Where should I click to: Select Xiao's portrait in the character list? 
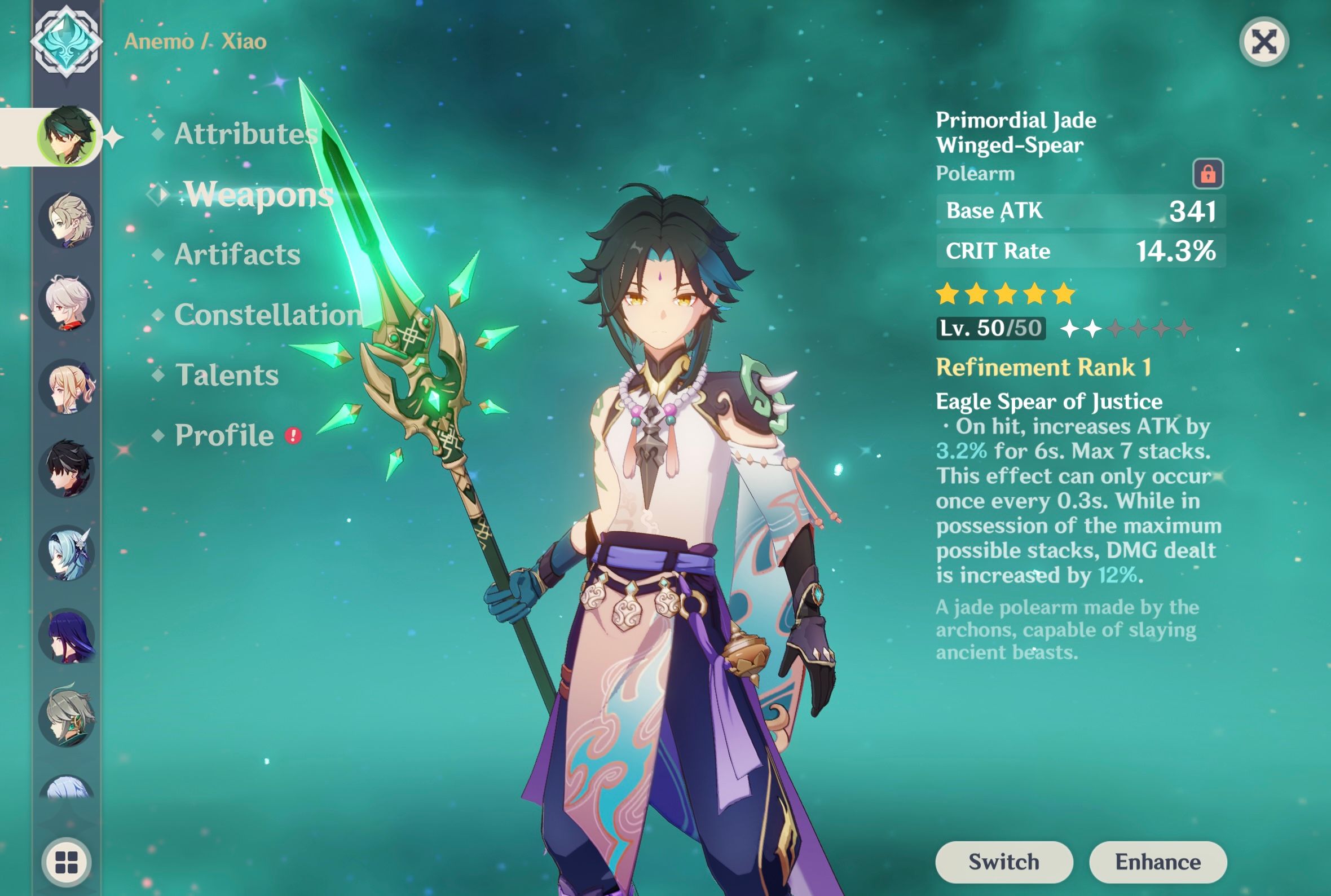[67, 136]
